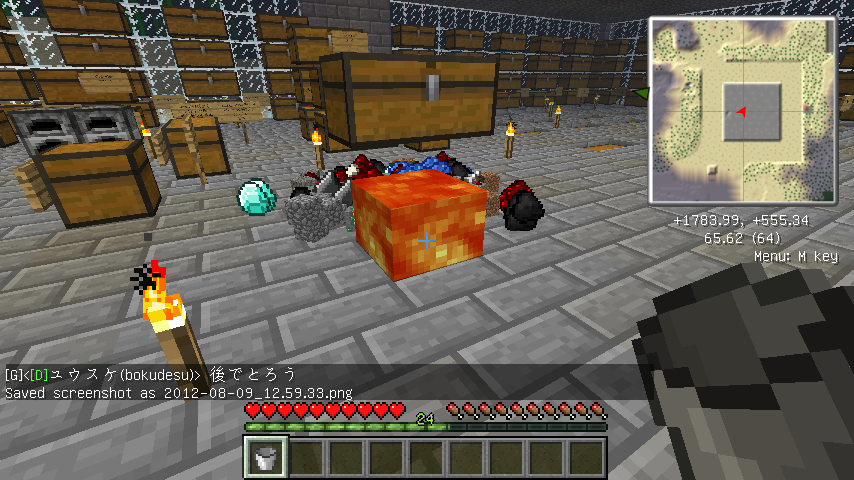Select the bucket hotbar slot
Viewport: 854px width, 480px height.
pos(267,458)
